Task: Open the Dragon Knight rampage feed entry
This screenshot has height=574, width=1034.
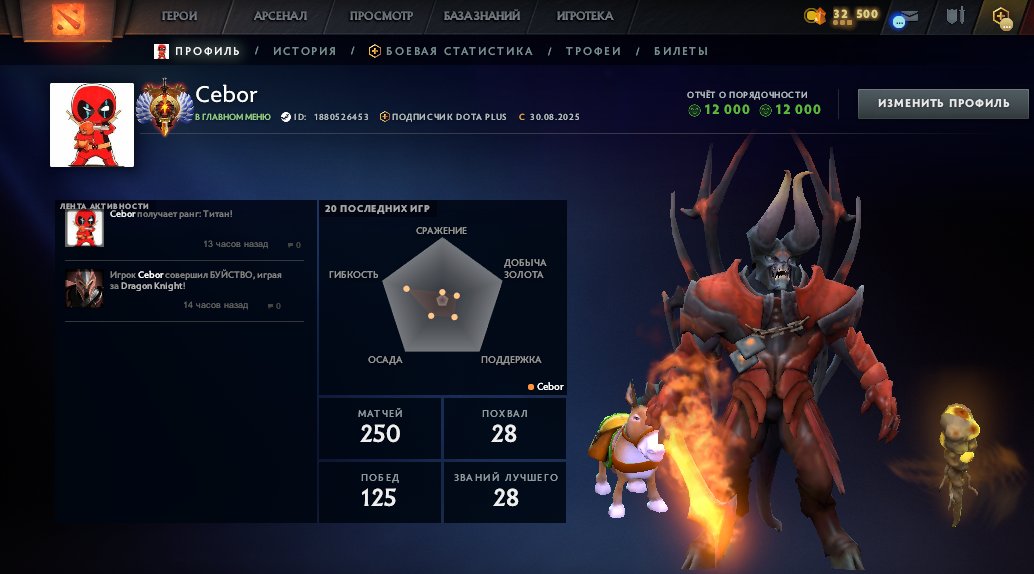Action: pos(184,288)
